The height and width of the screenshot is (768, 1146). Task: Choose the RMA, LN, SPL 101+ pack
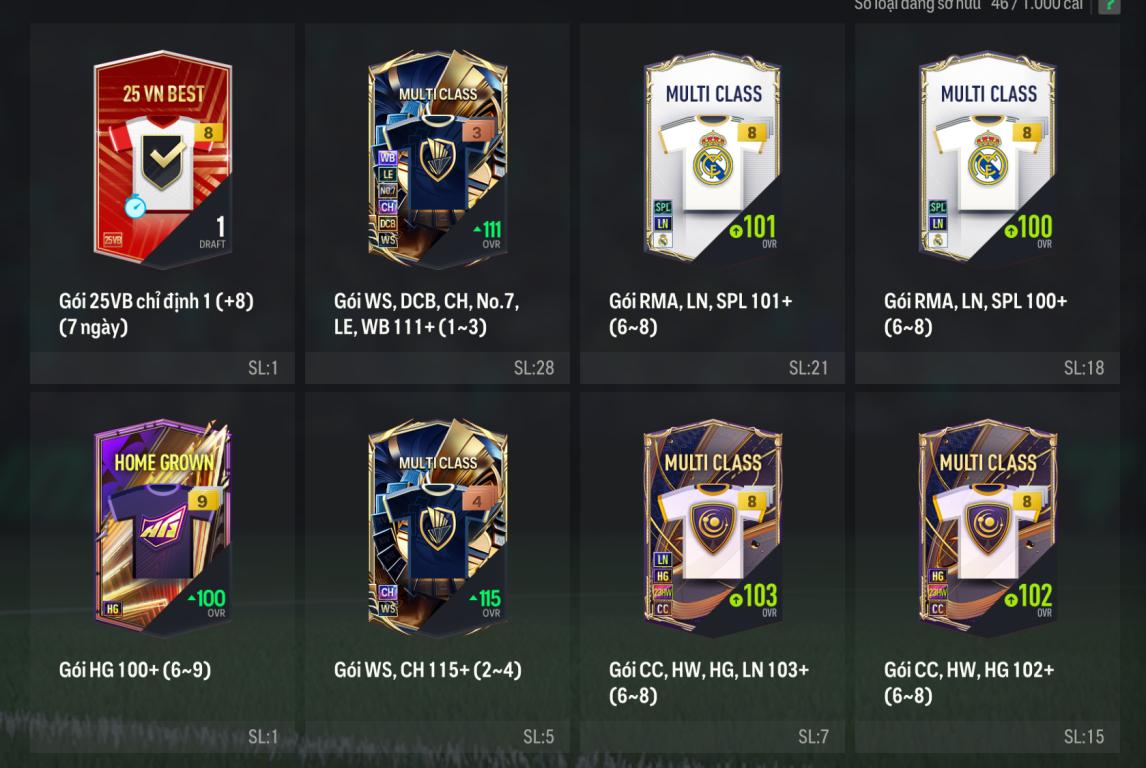712,160
